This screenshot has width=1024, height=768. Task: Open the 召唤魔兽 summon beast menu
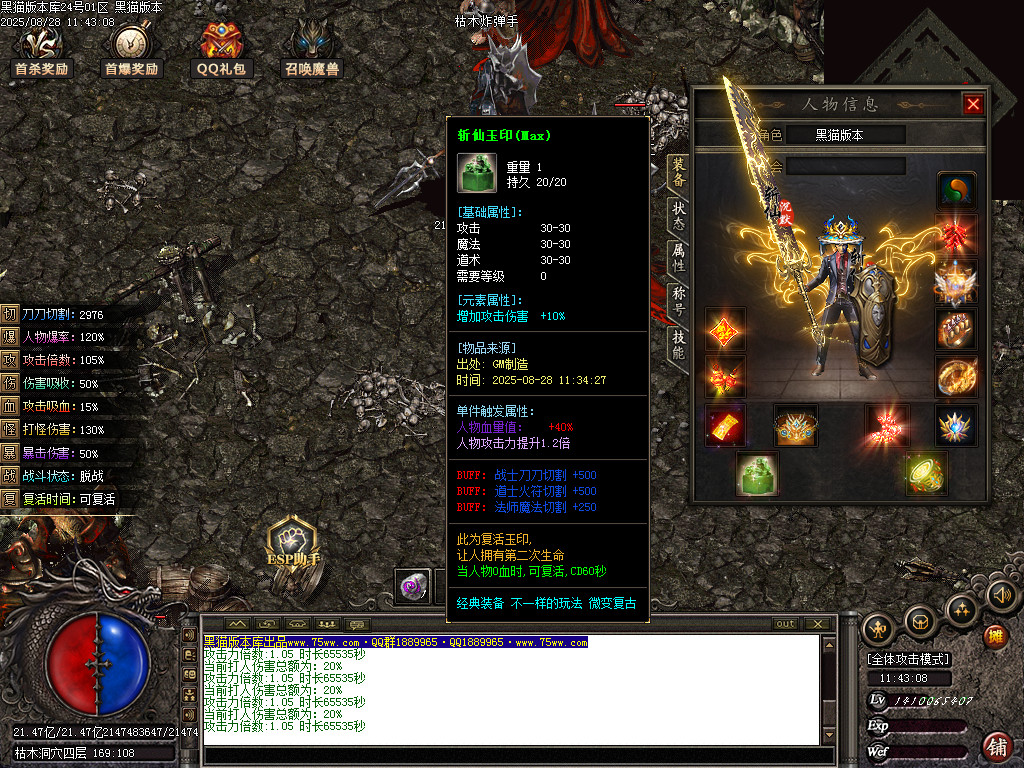pyautogui.click(x=311, y=50)
